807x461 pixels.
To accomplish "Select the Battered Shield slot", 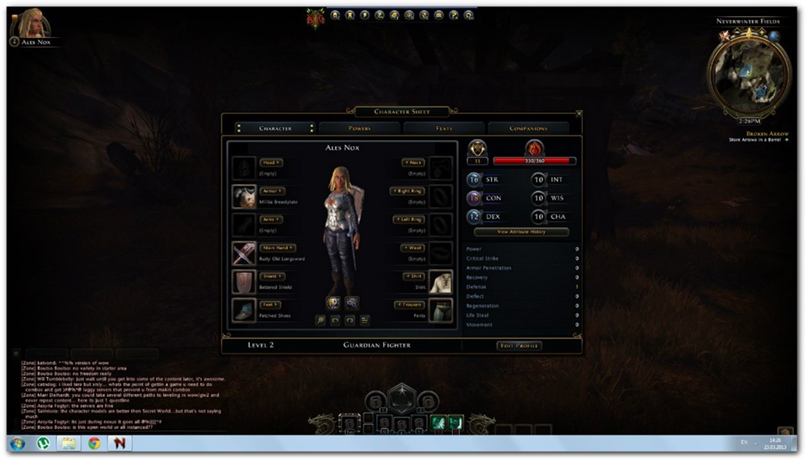I will click(x=243, y=282).
